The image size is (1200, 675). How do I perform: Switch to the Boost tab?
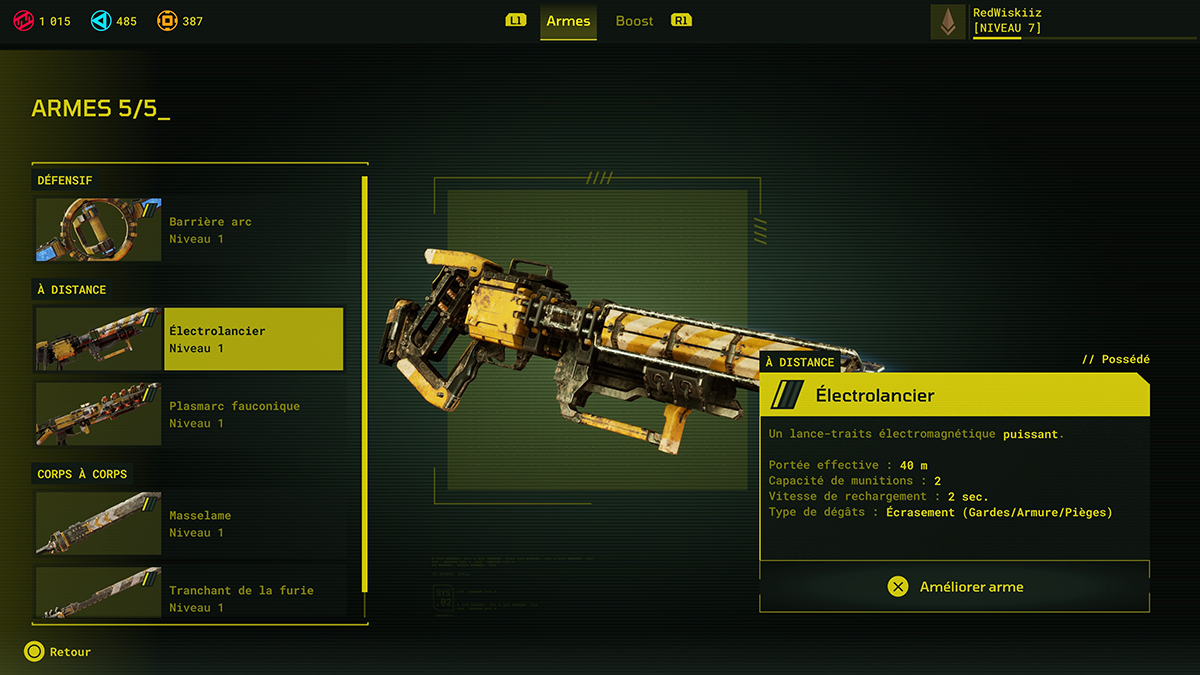pos(634,21)
